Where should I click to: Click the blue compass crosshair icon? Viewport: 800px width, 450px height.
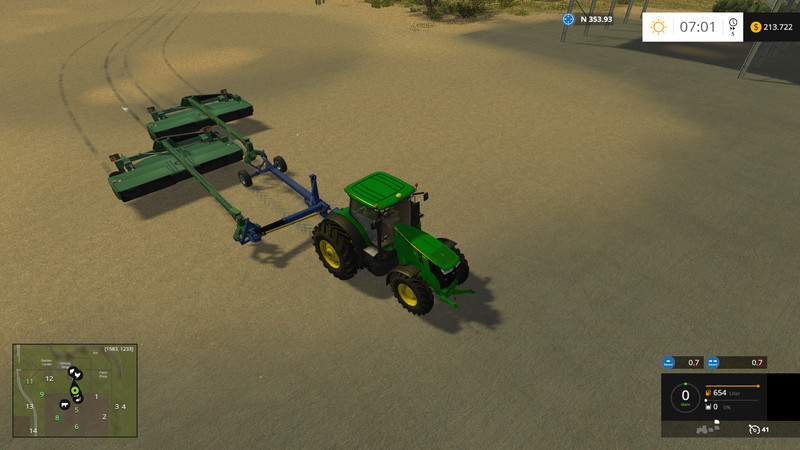point(569,19)
